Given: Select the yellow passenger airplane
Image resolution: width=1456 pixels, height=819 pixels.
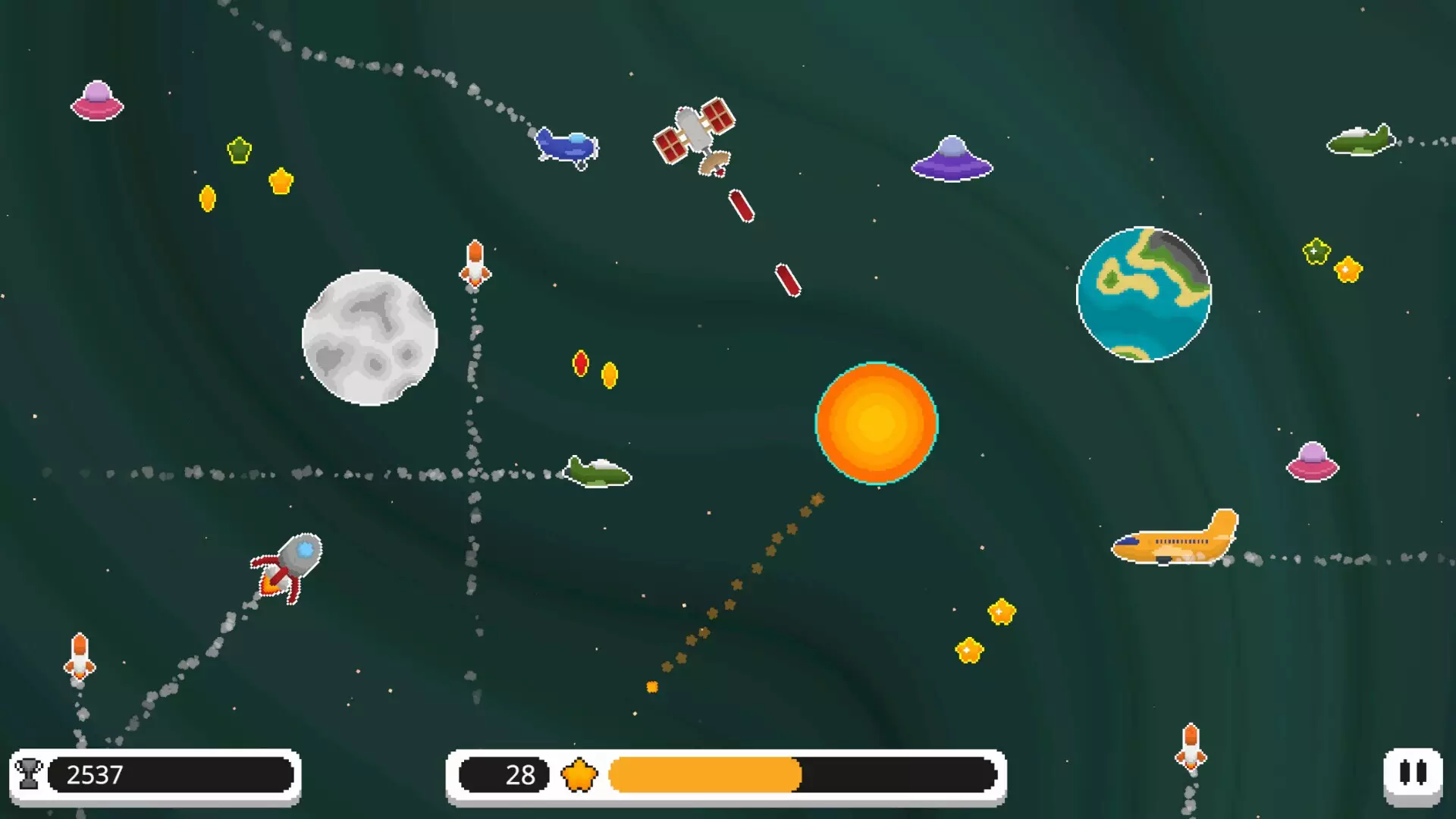Looking at the screenshot, I should (1174, 540).
